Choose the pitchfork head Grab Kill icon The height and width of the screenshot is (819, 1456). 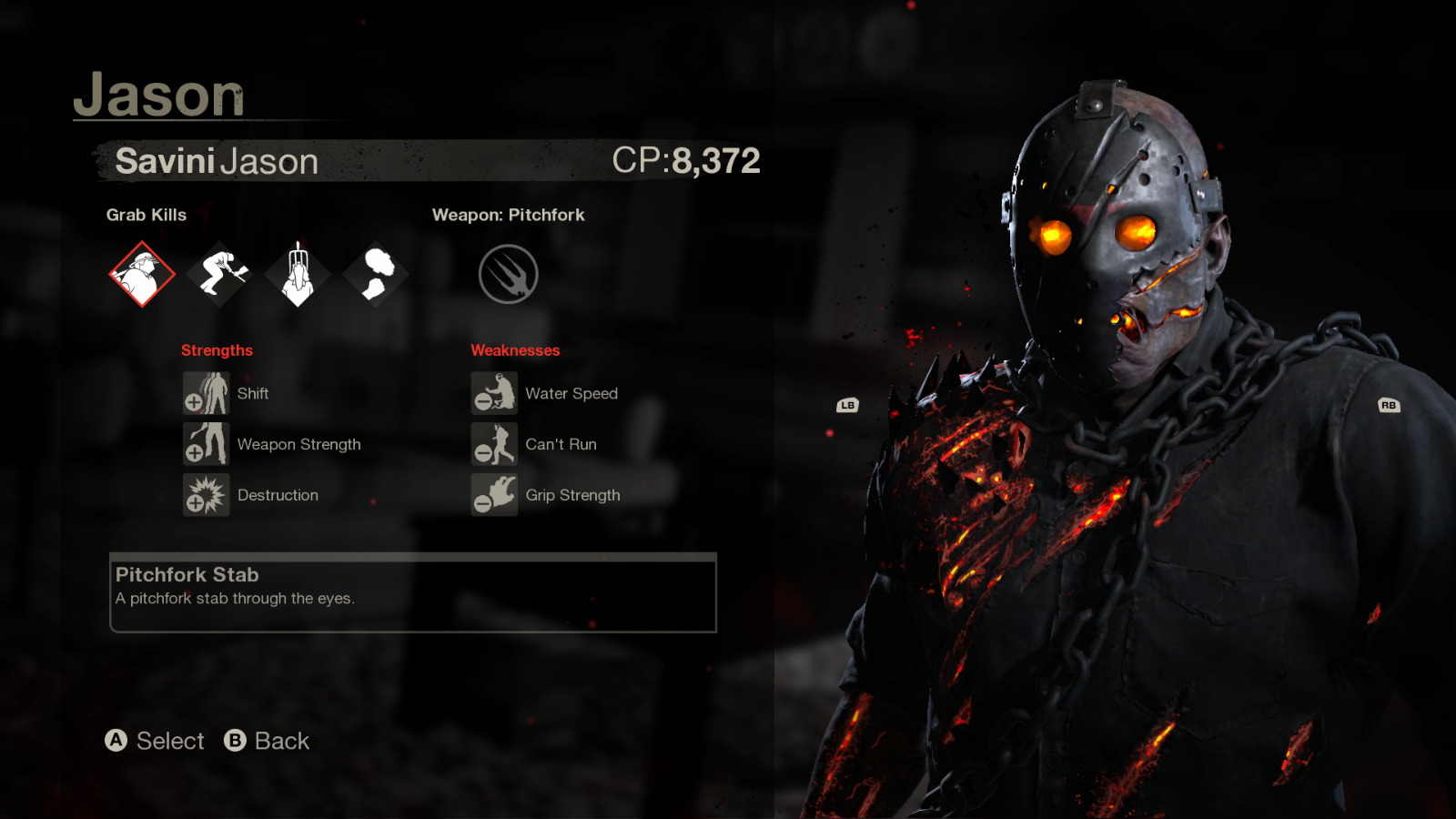click(x=298, y=273)
